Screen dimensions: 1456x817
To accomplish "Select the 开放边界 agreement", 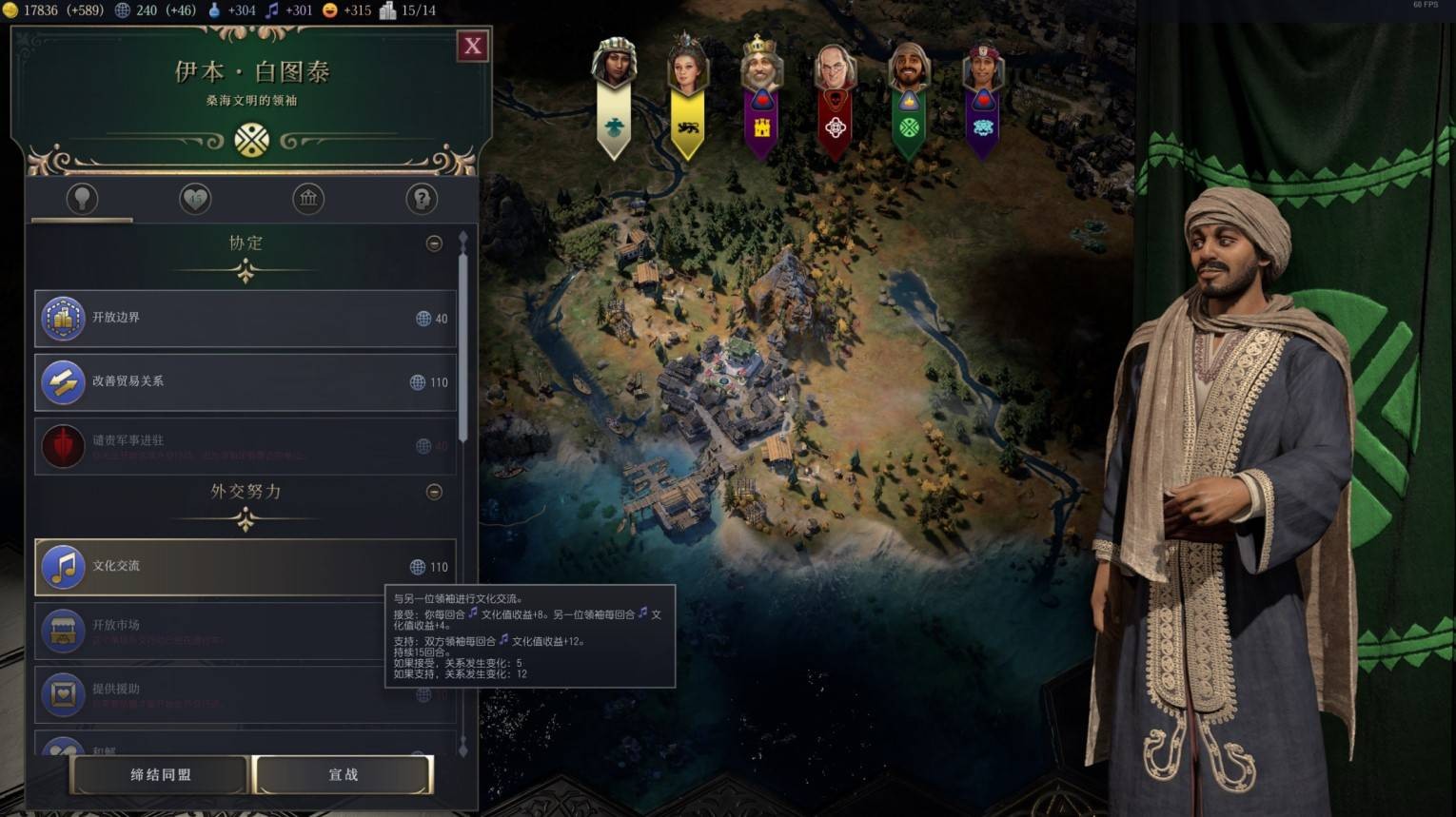I will pyautogui.click(x=246, y=319).
